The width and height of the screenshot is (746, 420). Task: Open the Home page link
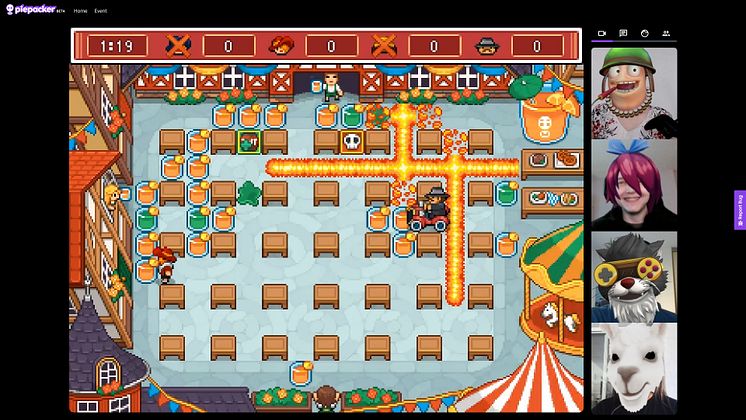pos(80,11)
